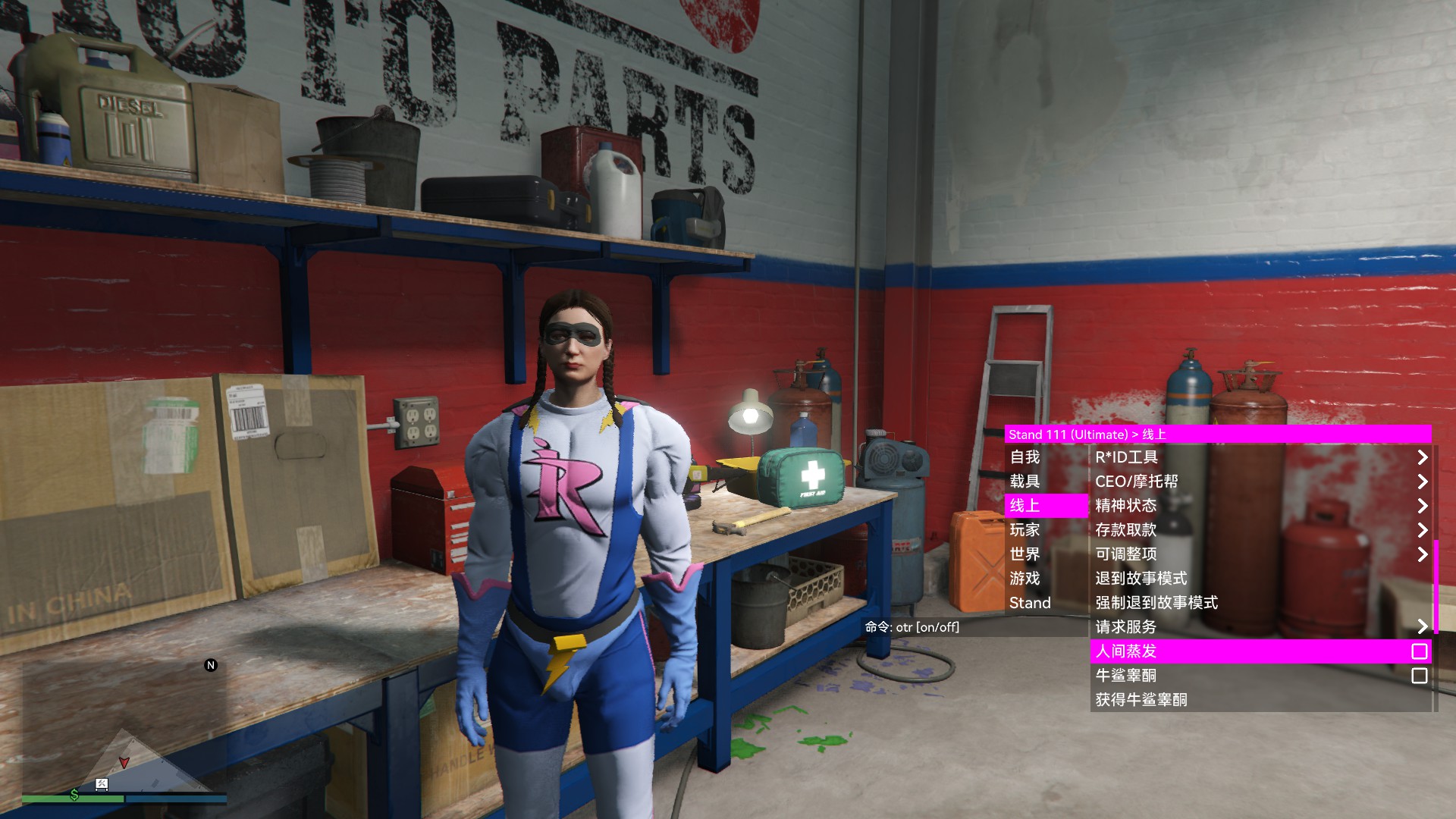1456x819 pixels.
Task: Activate 强制退到故事模式
Action: [1260, 603]
